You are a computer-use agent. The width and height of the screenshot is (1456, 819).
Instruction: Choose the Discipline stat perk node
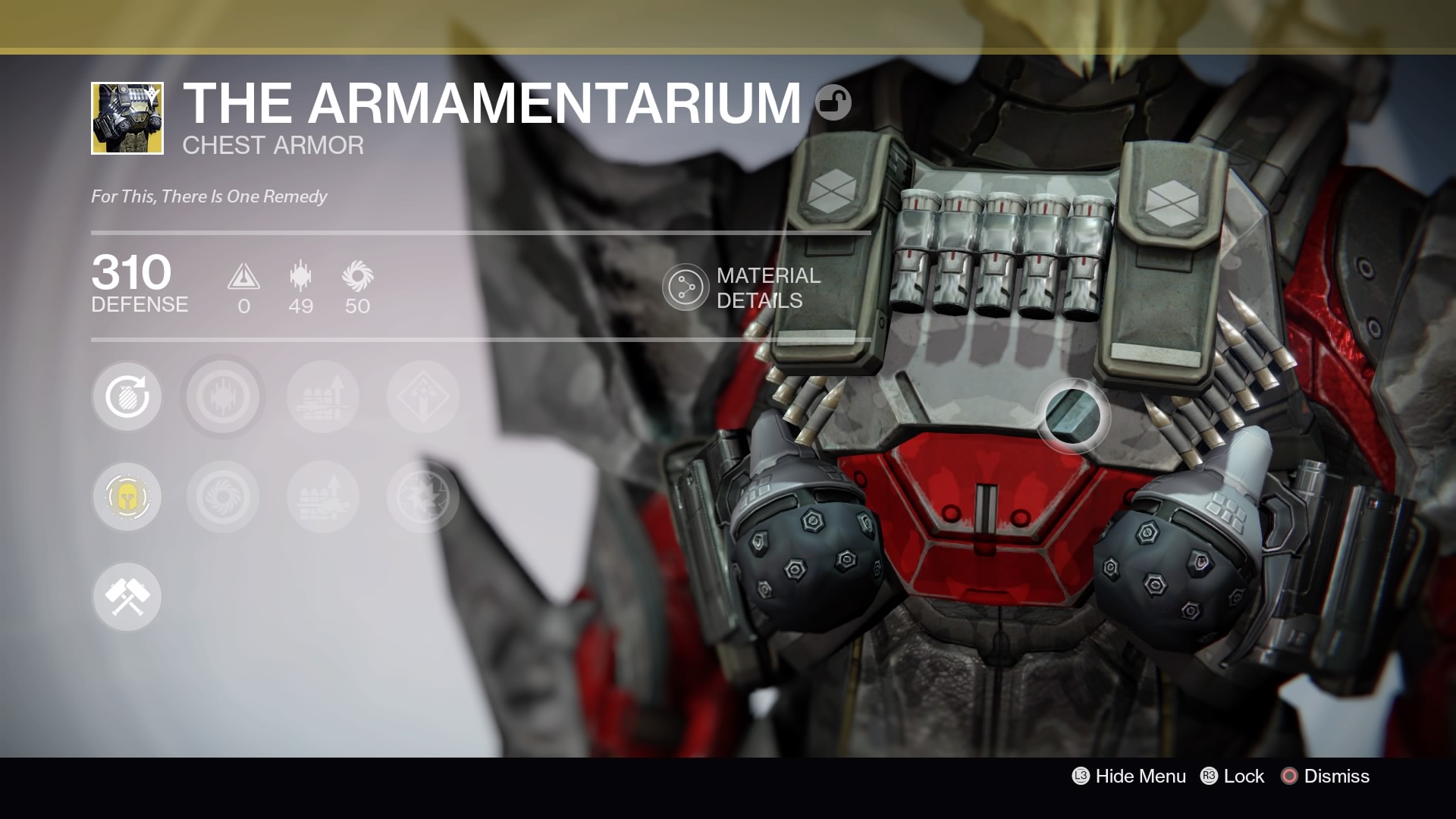223,397
